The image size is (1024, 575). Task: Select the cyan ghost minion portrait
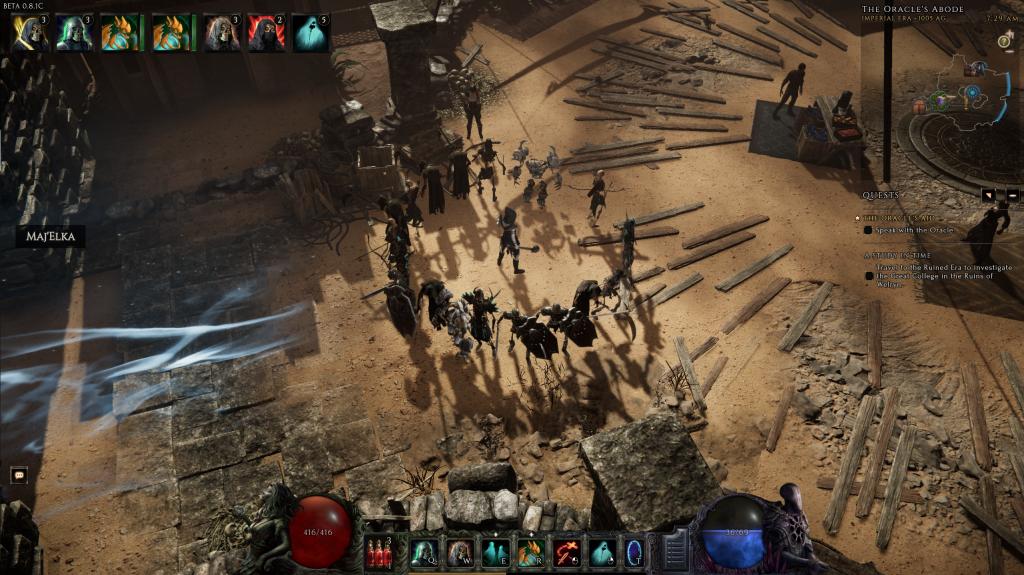[x=311, y=32]
